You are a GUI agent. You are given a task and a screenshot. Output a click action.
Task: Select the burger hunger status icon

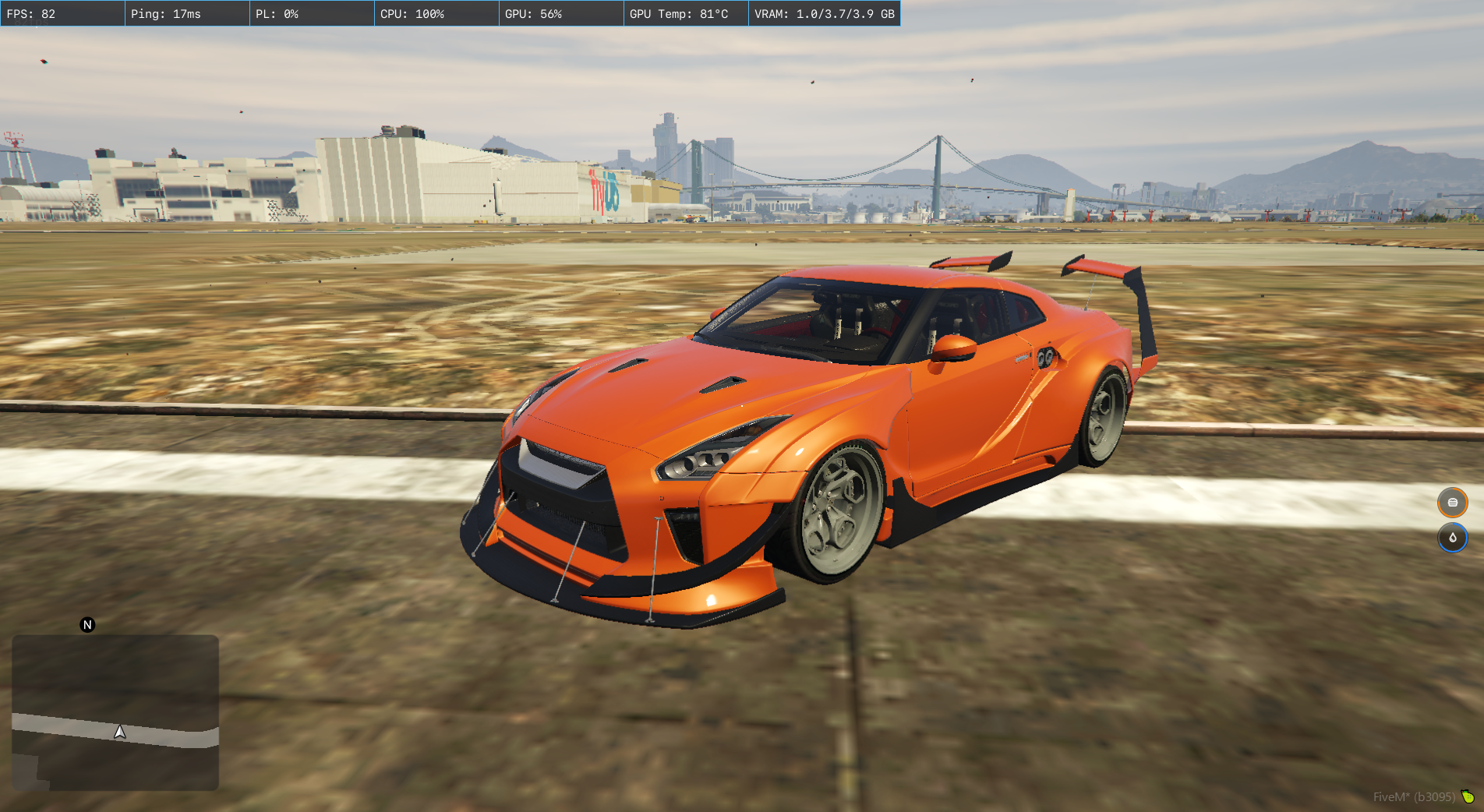coord(1452,503)
